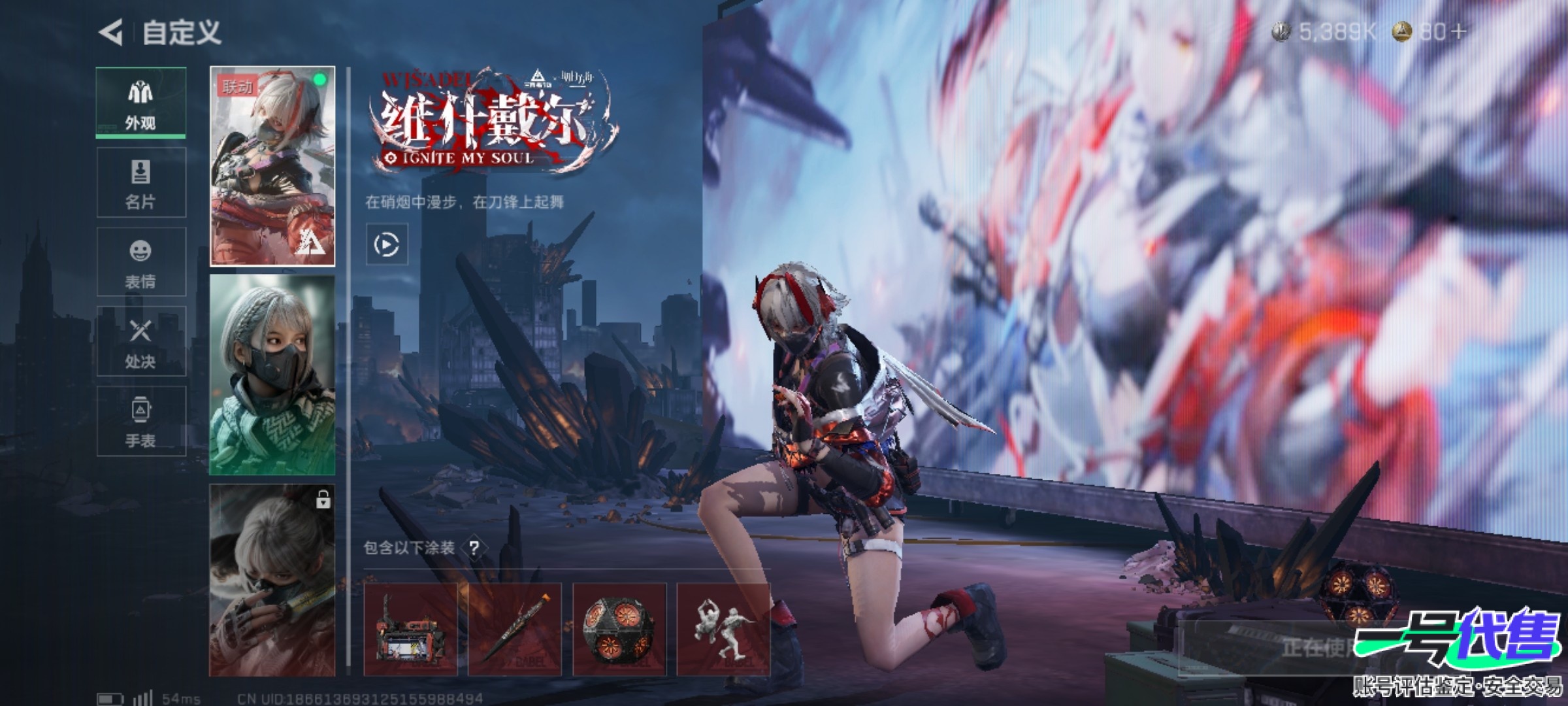Switch to the 外观 appearance tab

tap(141, 103)
